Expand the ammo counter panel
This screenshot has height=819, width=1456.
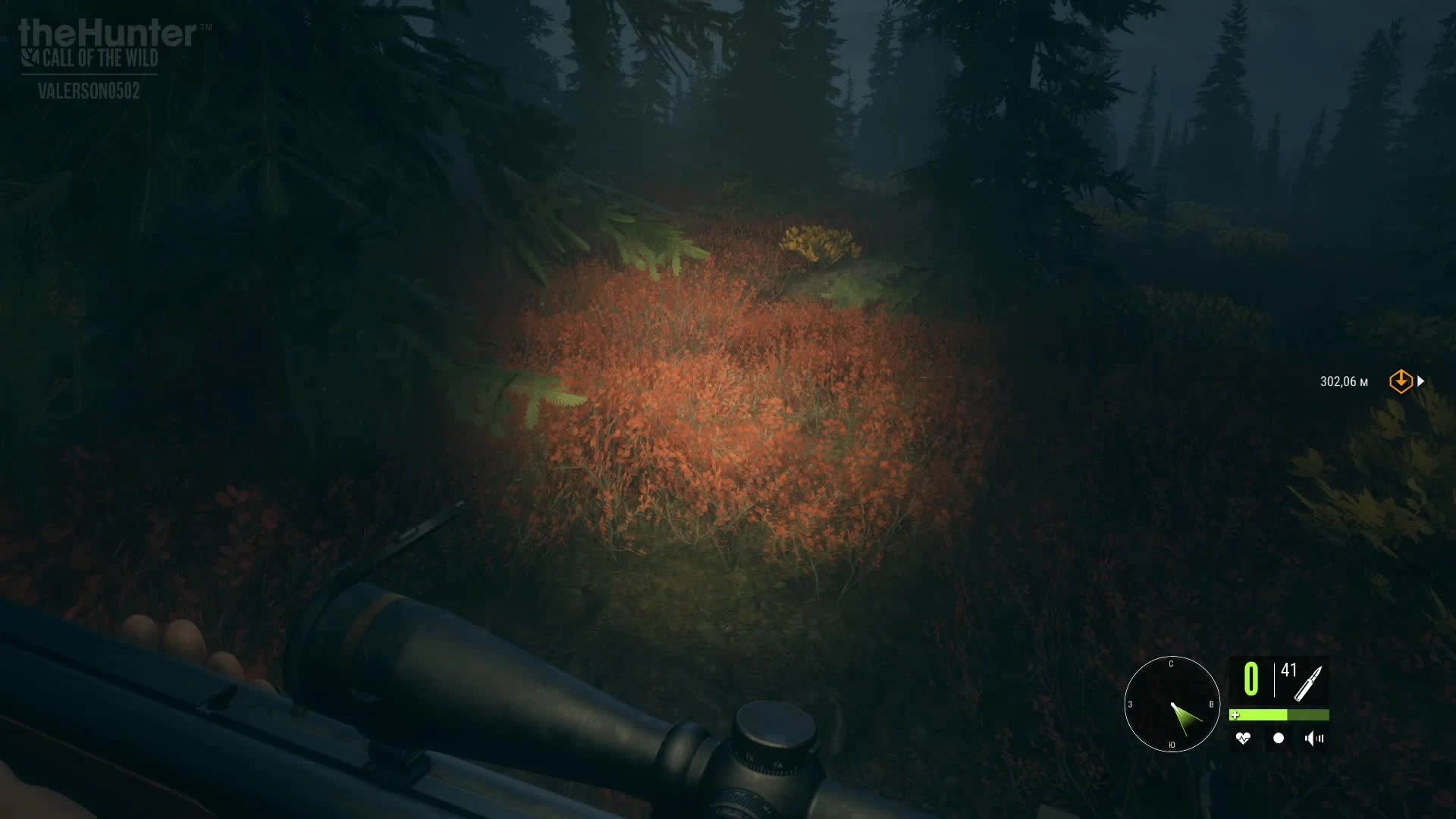(x=1282, y=679)
